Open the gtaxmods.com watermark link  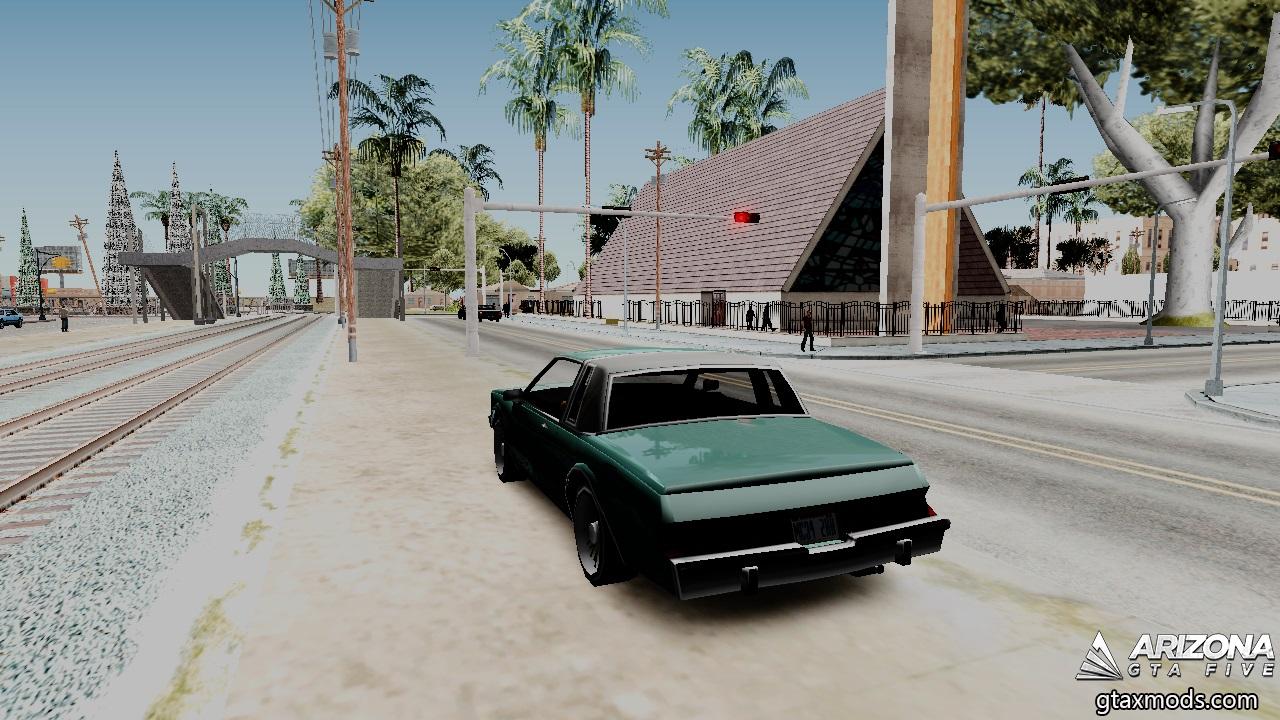coord(1178,699)
